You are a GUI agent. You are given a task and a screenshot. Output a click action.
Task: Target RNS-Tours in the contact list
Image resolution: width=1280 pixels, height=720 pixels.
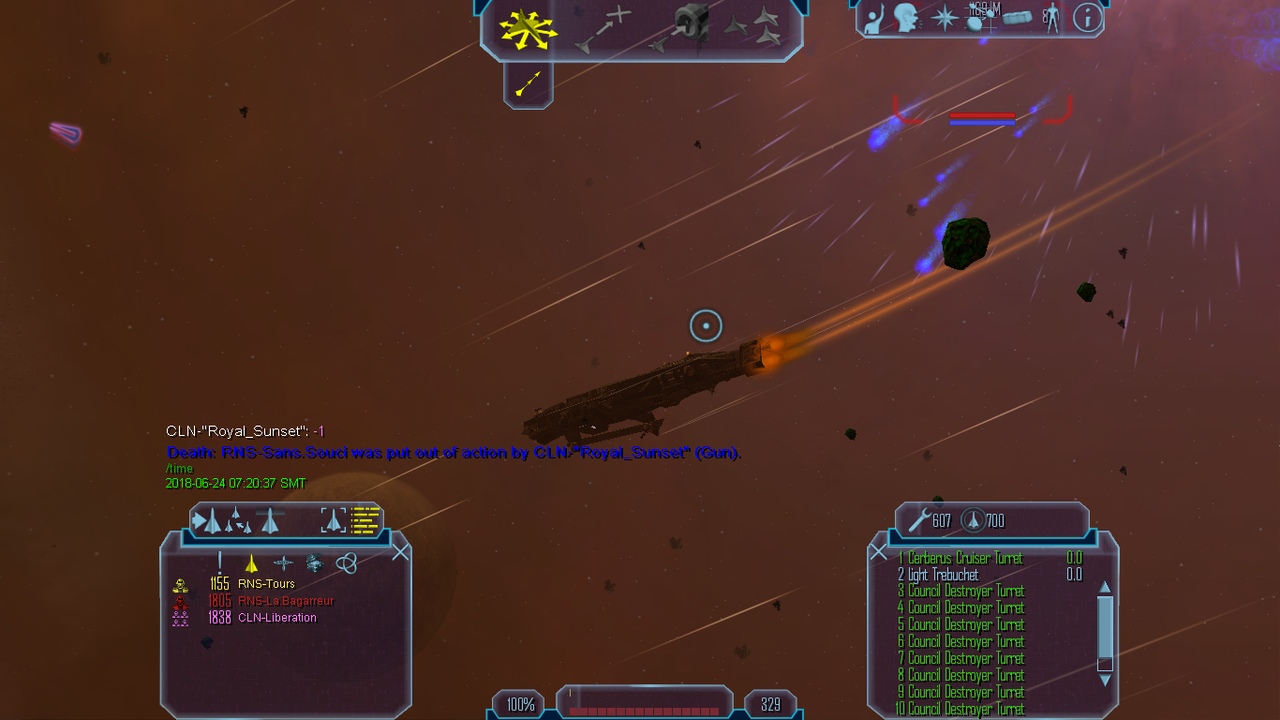point(266,584)
